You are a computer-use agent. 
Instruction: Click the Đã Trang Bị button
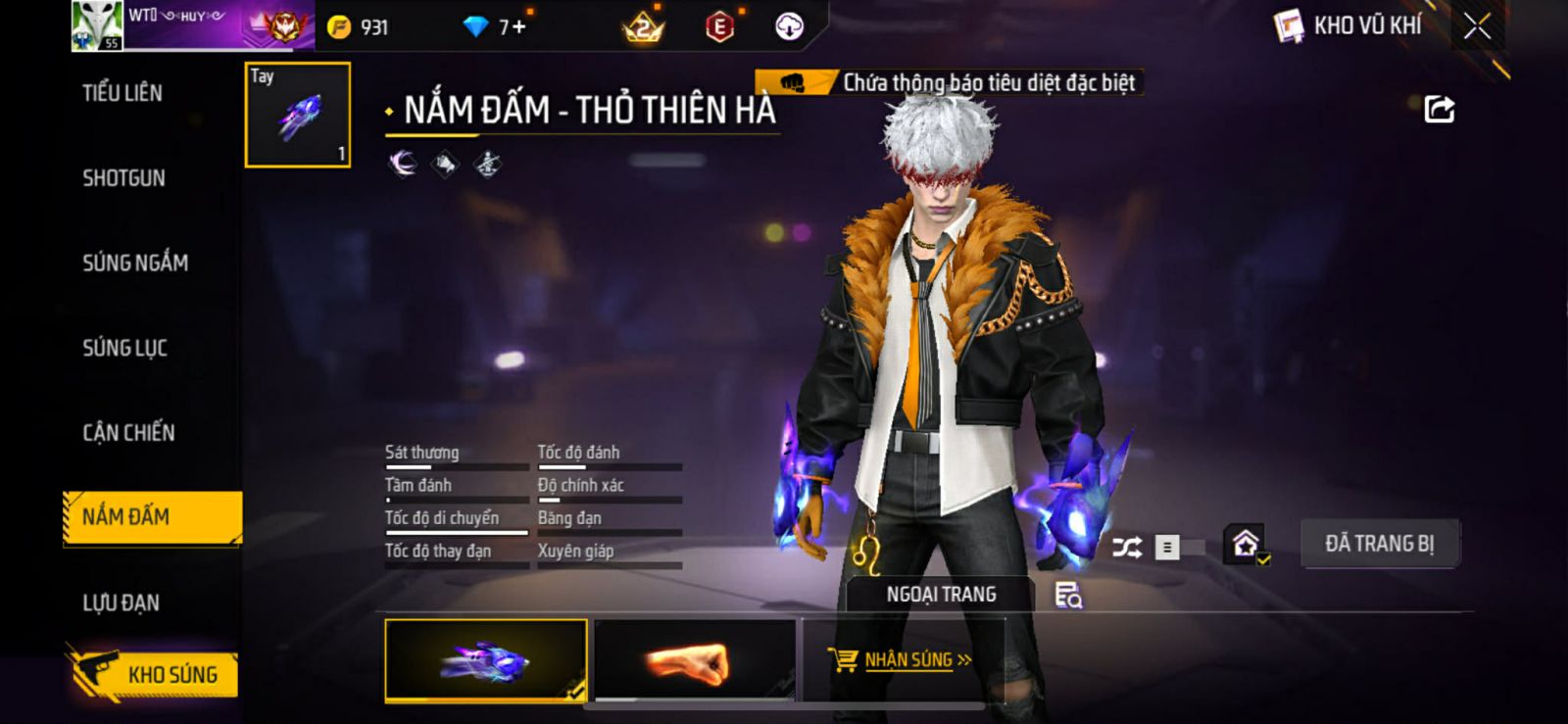coord(1379,544)
